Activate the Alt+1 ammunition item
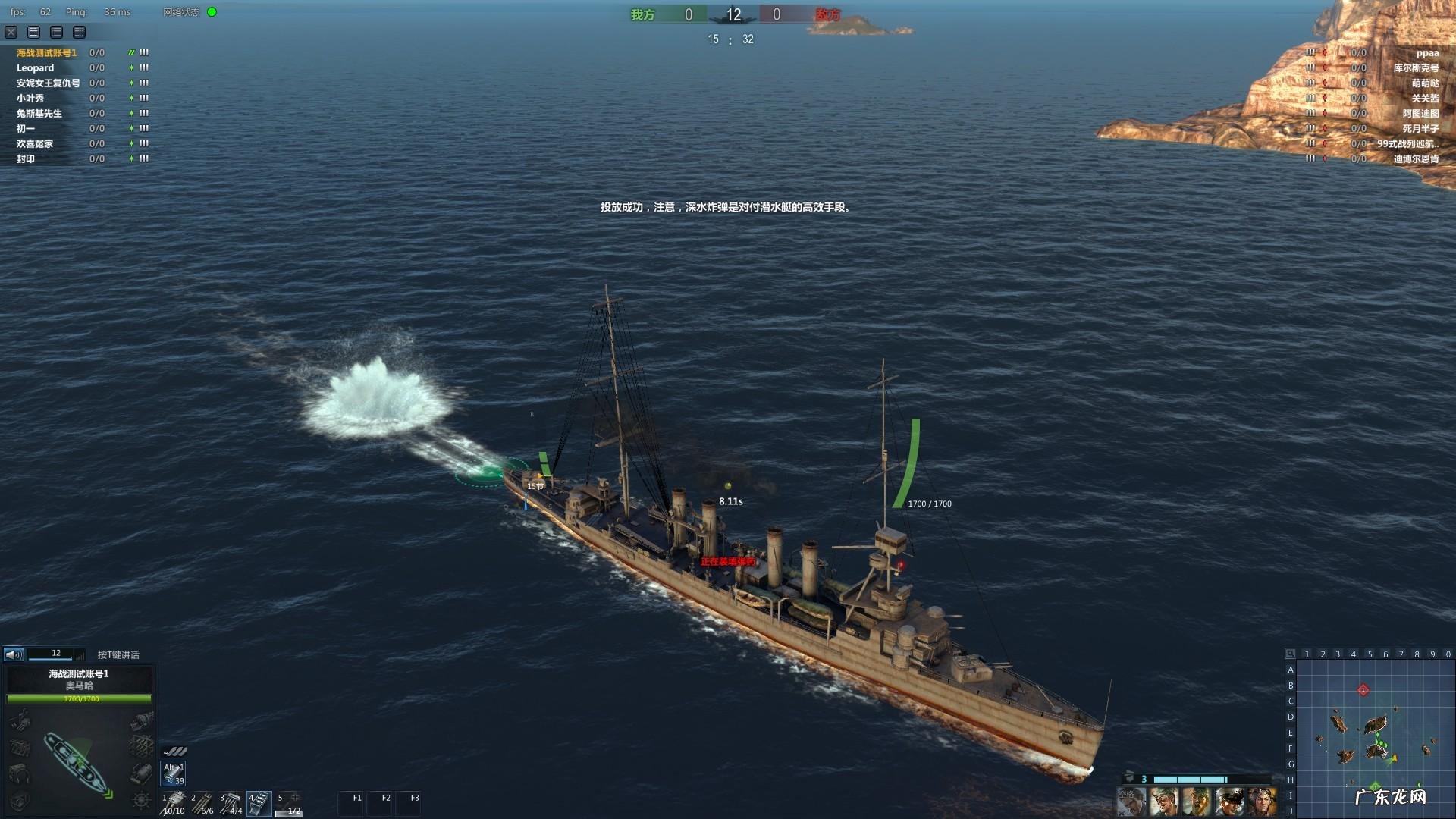 (174, 773)
